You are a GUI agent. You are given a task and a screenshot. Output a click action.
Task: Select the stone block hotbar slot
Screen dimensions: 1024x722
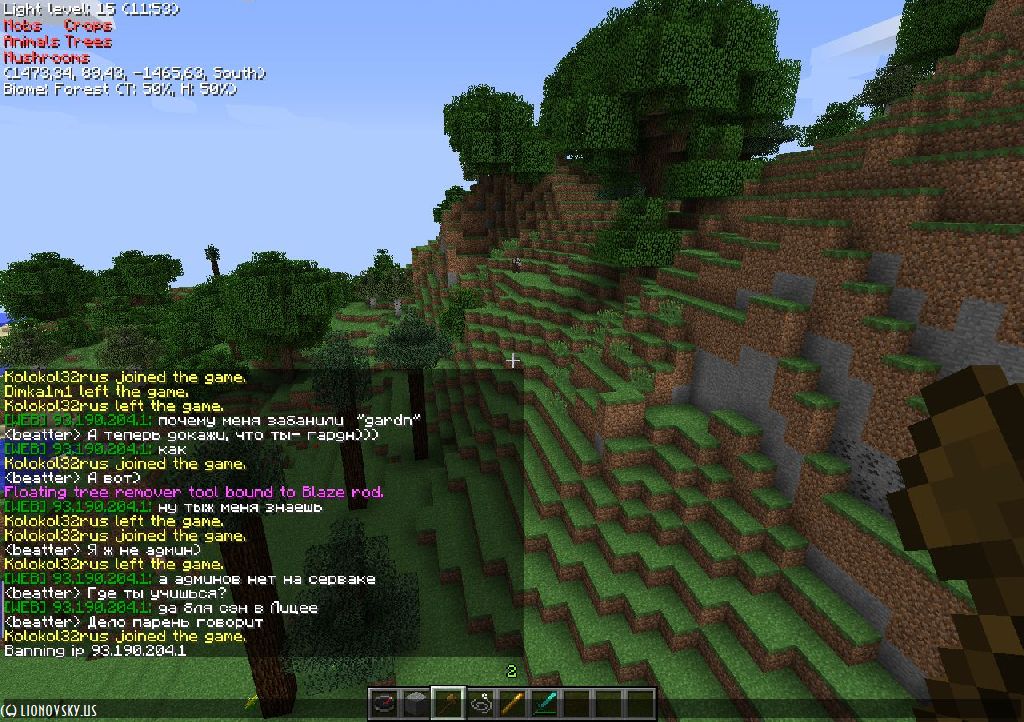[416, 703]
